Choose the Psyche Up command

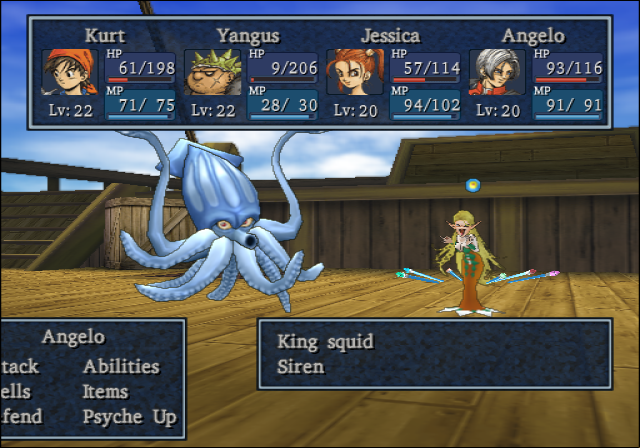(130, 417)
